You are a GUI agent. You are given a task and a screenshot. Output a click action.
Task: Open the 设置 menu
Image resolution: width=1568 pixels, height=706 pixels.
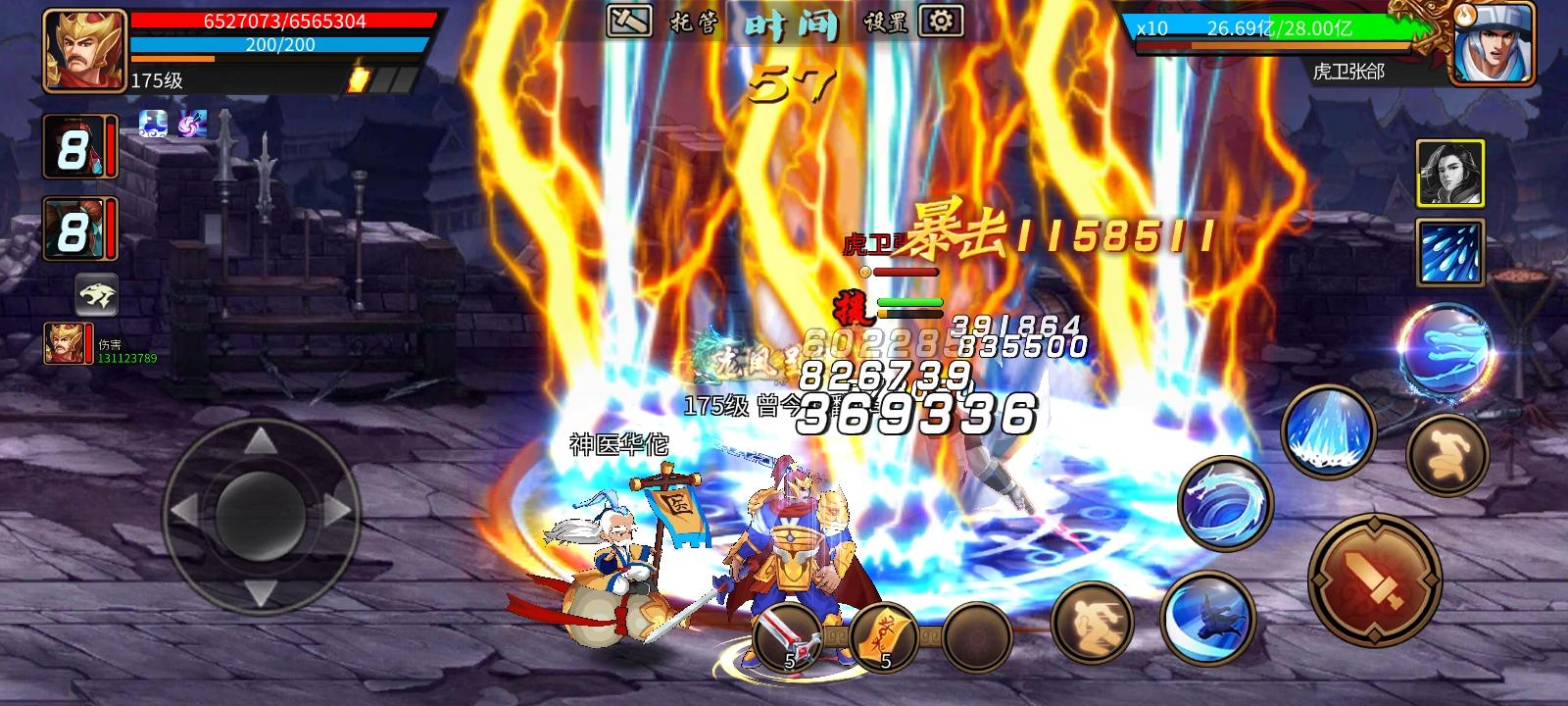883,20
